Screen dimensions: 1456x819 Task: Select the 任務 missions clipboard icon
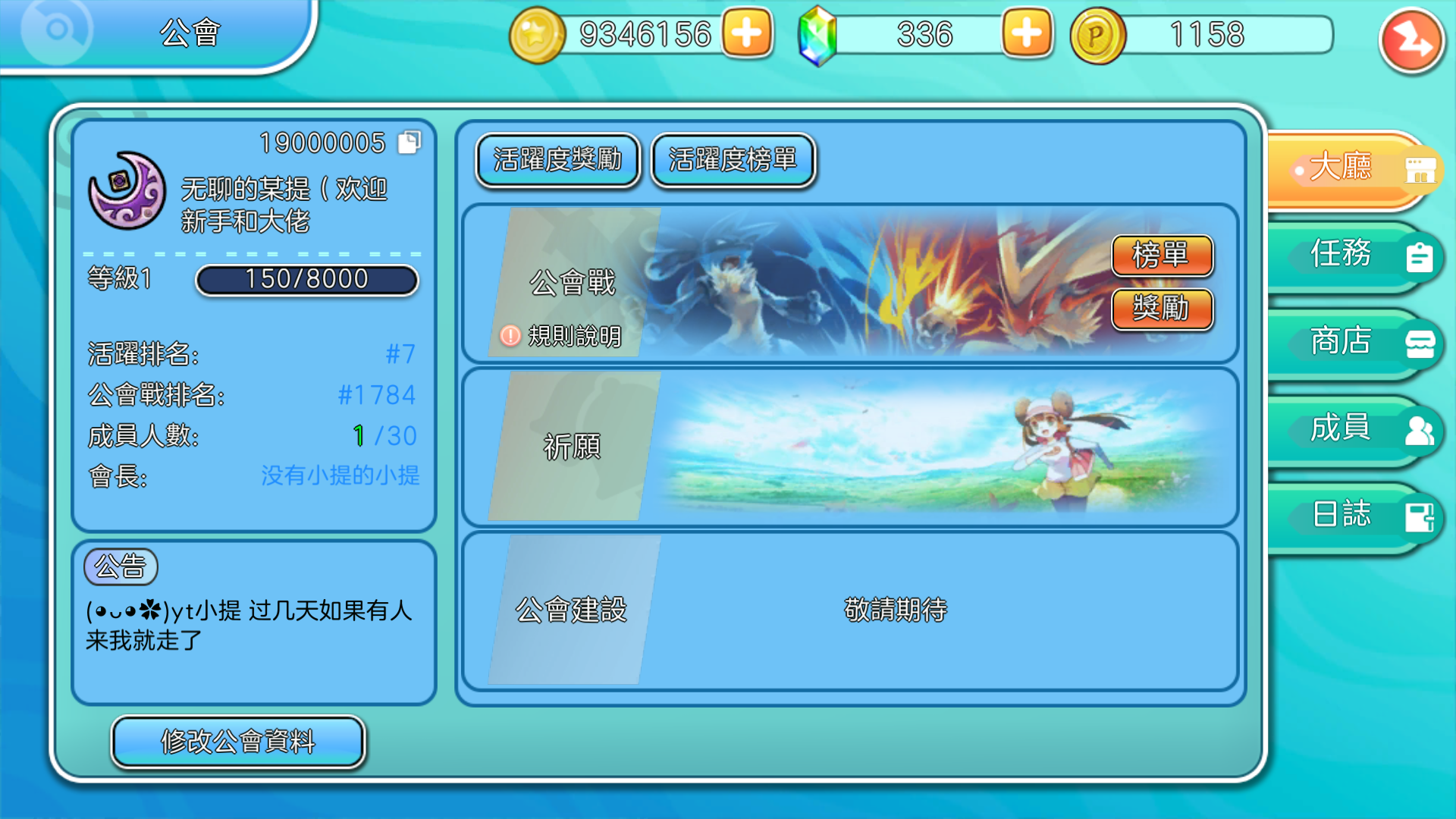point(1420,258)
